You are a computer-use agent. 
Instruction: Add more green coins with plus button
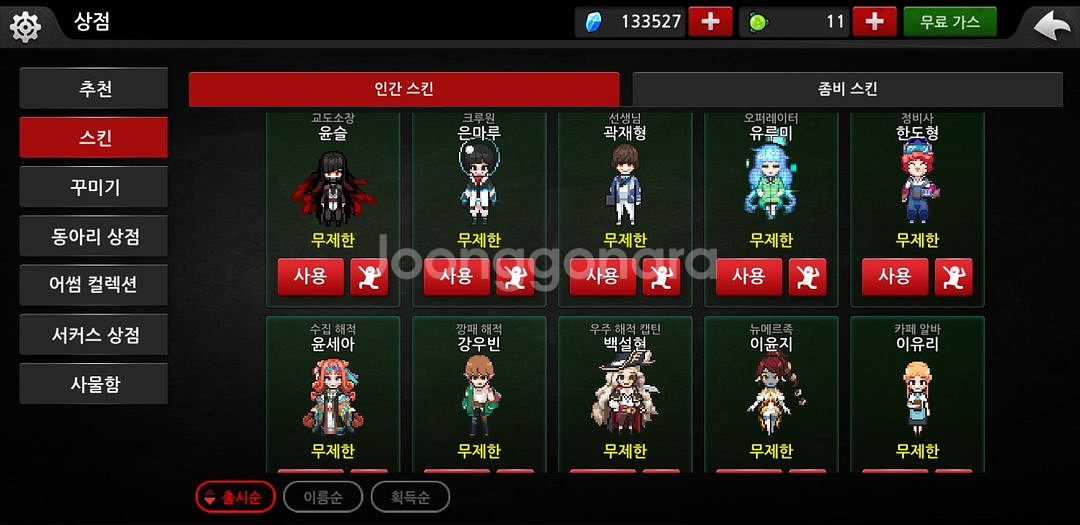point(874,22)
